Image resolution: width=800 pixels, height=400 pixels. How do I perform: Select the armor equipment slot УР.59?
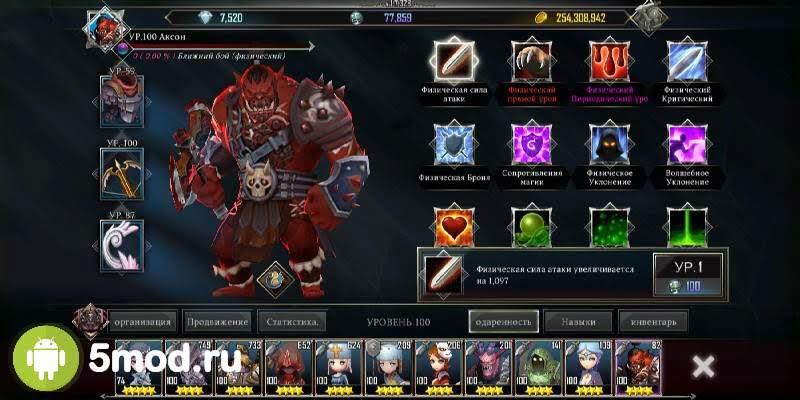122,102
